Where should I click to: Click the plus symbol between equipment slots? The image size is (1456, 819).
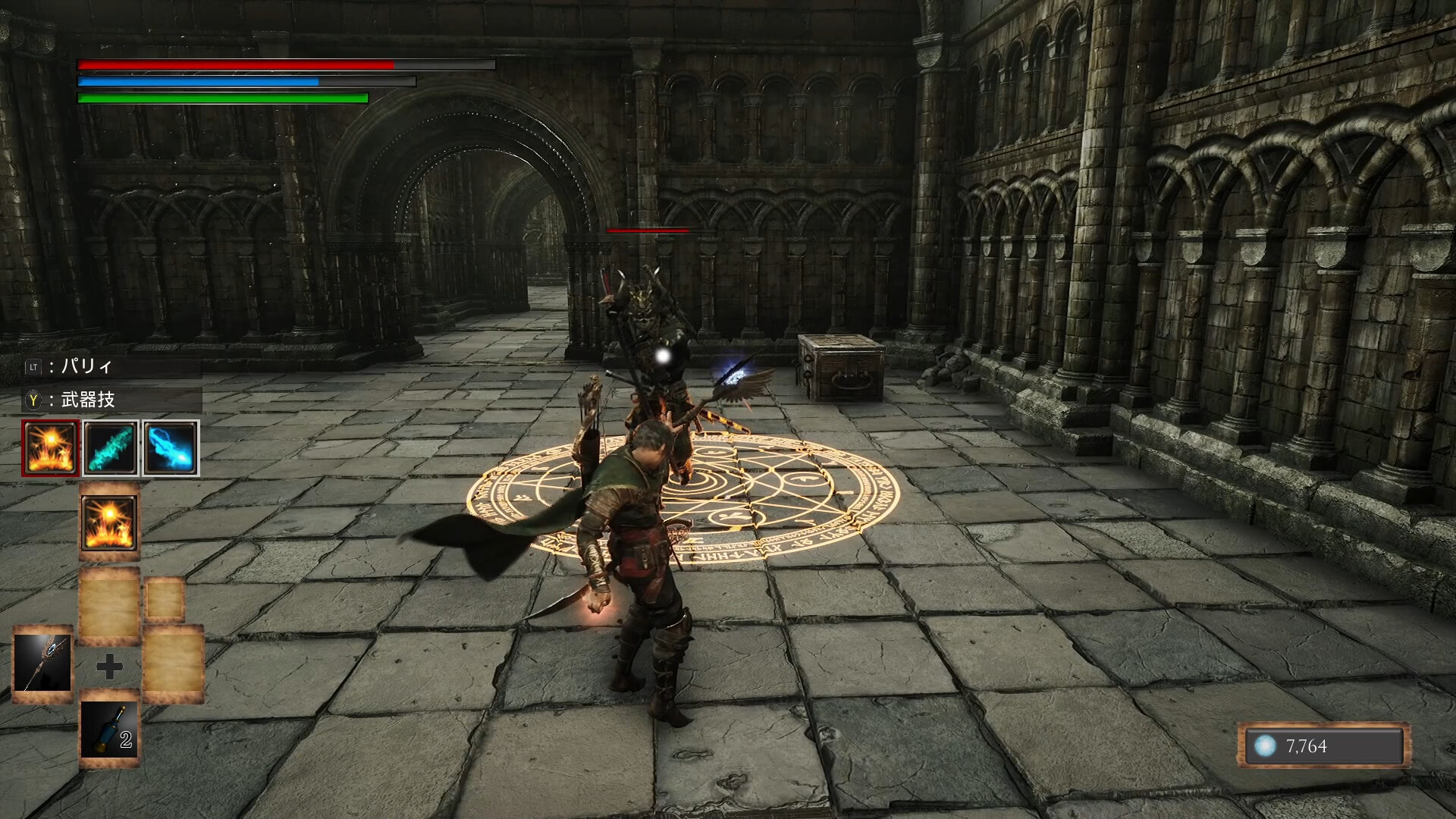[x=110, y=667]
